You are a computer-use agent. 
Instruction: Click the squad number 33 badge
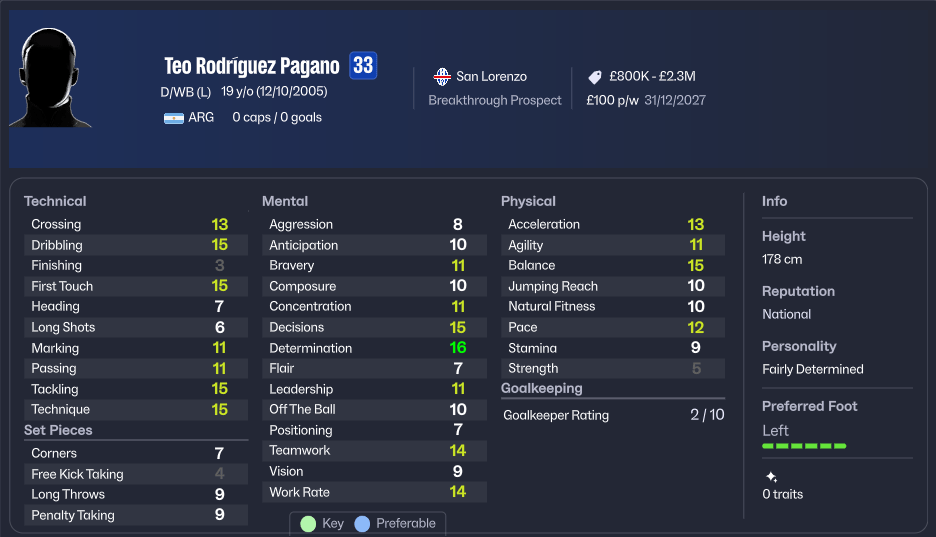point(363,66)
